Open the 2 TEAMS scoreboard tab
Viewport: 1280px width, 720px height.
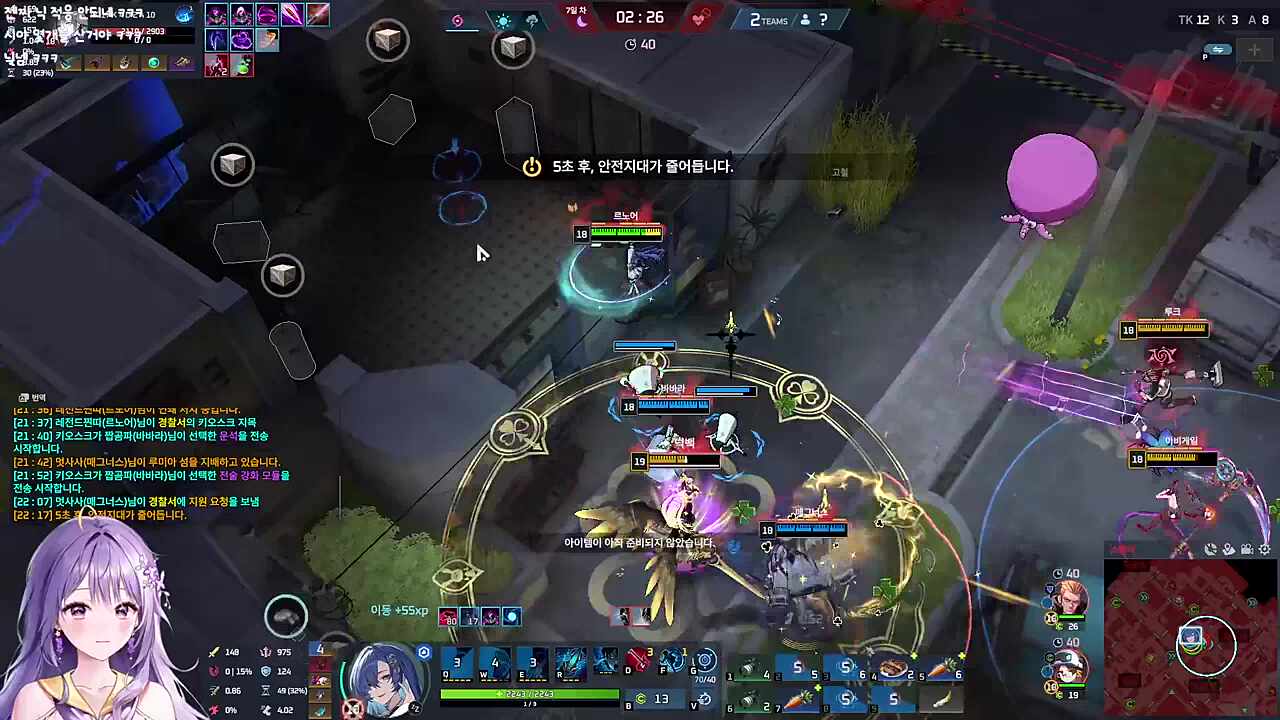(x=768, y=20)
